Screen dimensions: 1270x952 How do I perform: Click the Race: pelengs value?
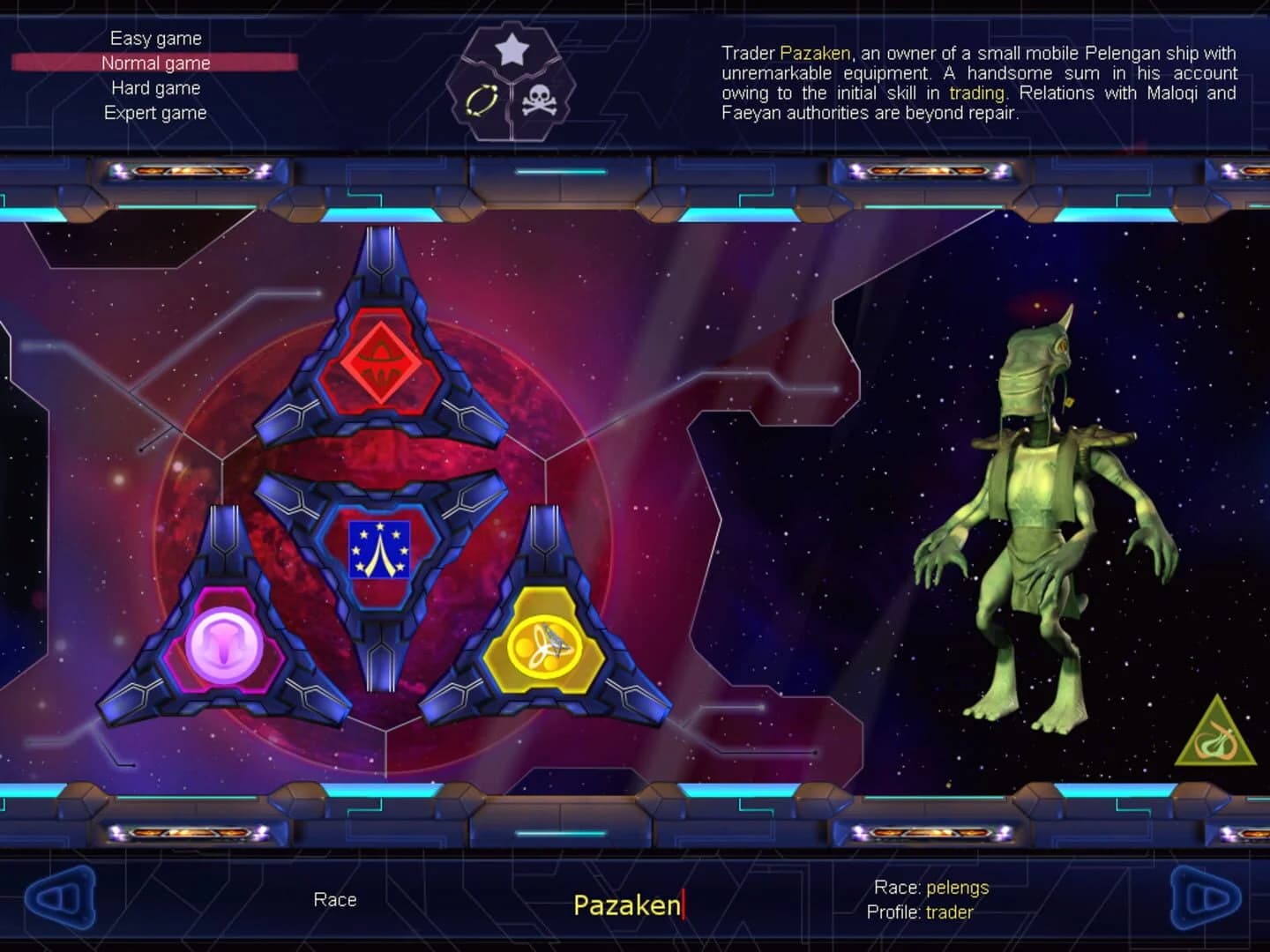coord(930,888)
